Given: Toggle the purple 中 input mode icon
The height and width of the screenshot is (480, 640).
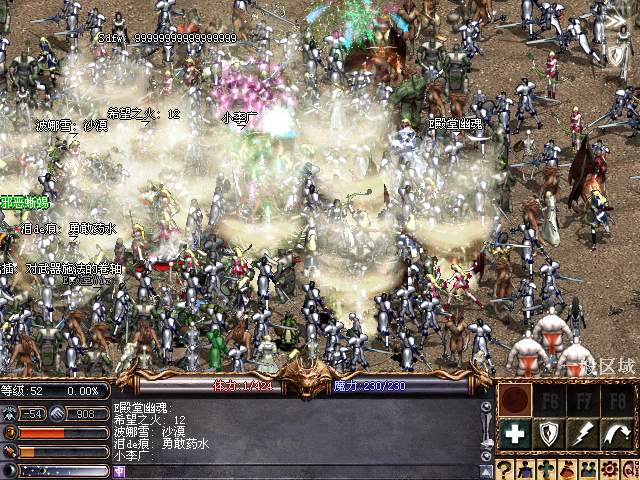Looking at the screenshot, I should (x=119, y=470).
